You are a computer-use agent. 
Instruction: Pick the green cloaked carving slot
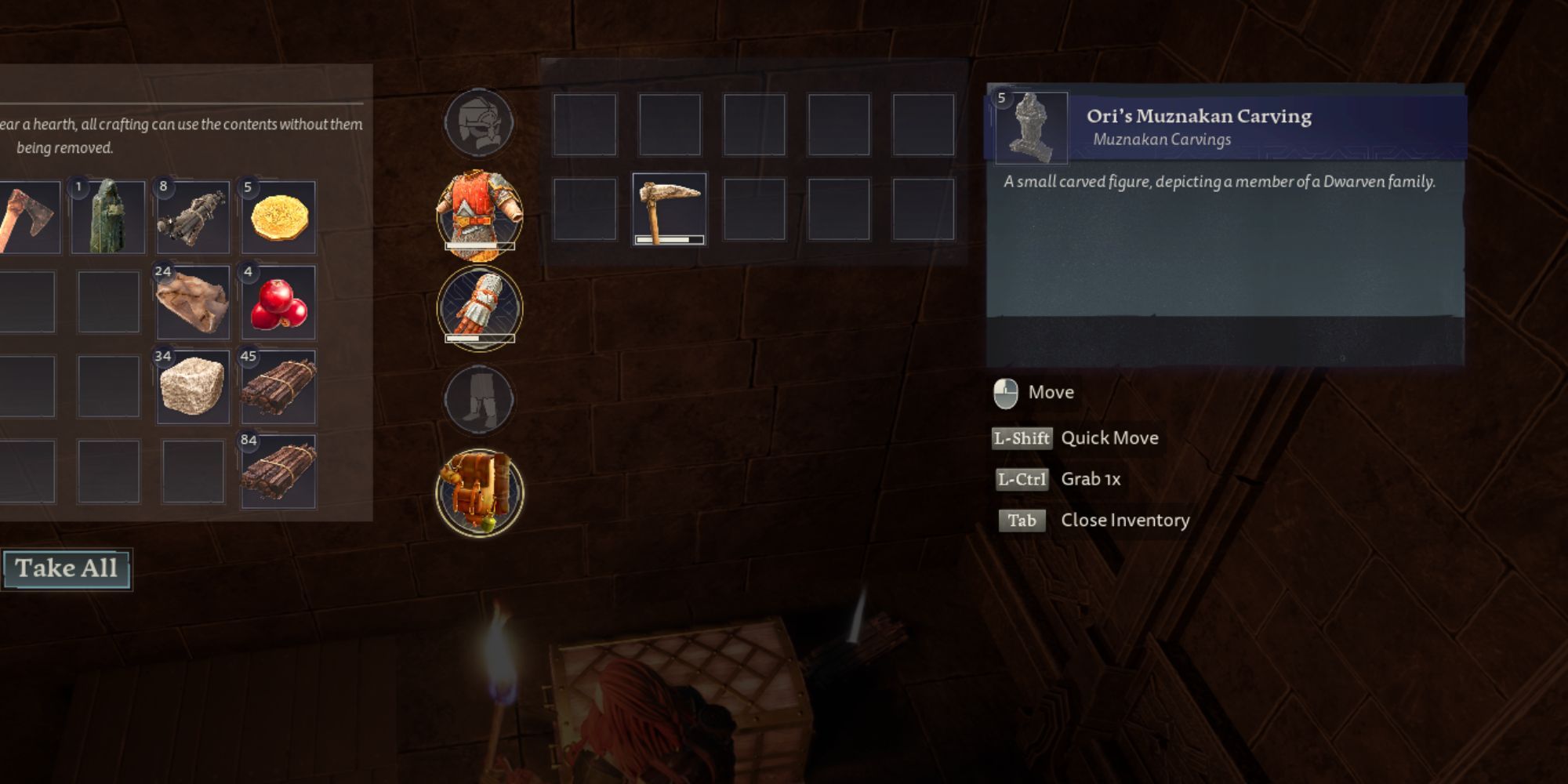(108, 217)
